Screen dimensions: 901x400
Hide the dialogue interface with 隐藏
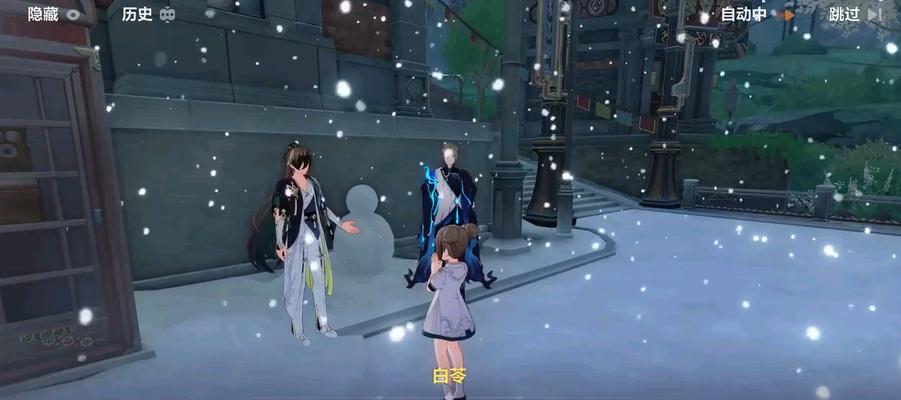[x=55, y=14]
